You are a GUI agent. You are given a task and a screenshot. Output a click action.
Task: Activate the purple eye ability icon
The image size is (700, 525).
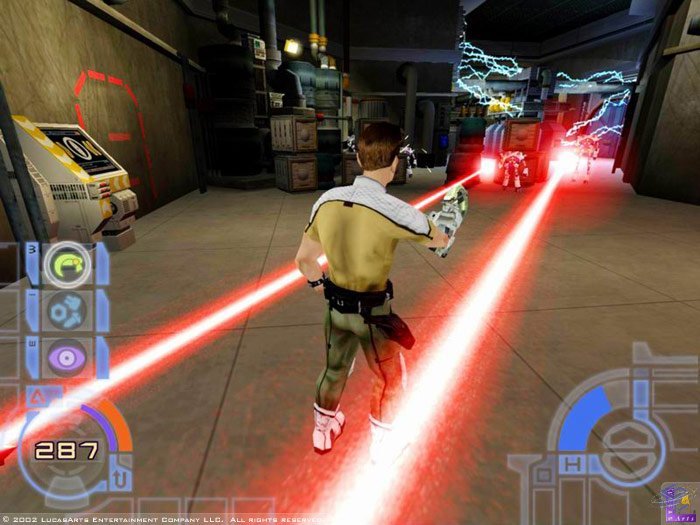pos(69,357)
